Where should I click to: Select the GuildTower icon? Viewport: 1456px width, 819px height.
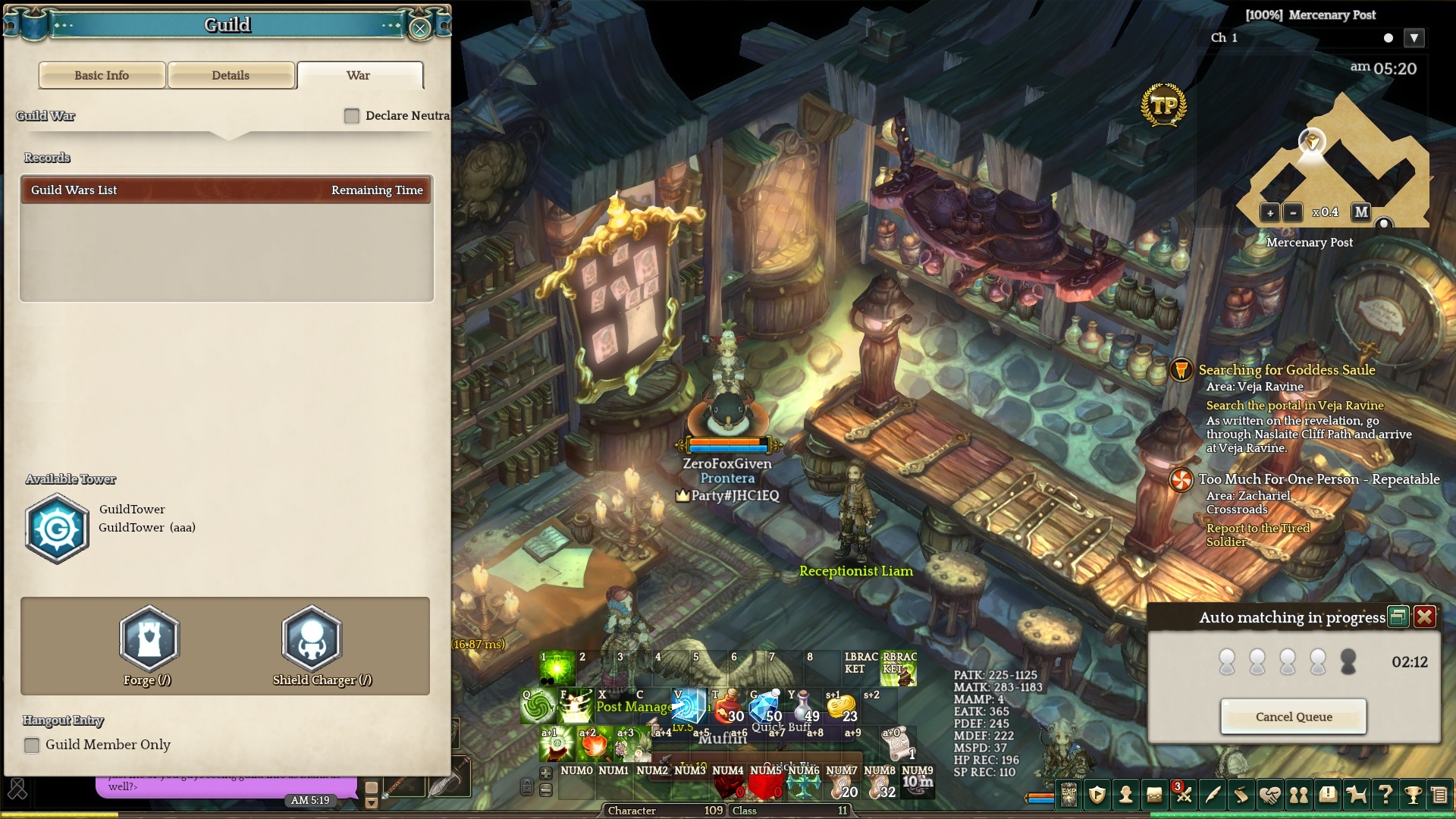57,529
